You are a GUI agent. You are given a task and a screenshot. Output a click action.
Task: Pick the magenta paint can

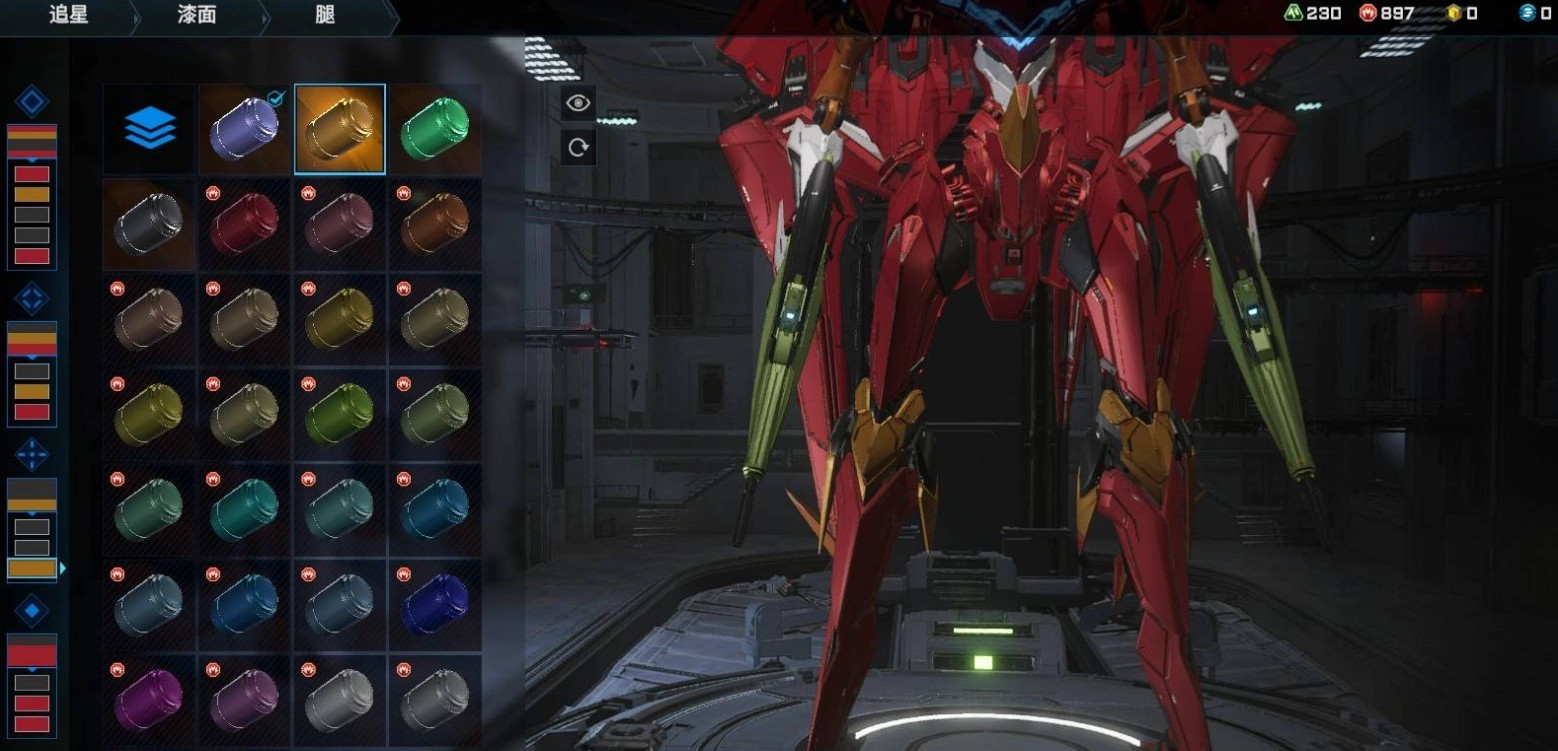(x=149, y=699)
